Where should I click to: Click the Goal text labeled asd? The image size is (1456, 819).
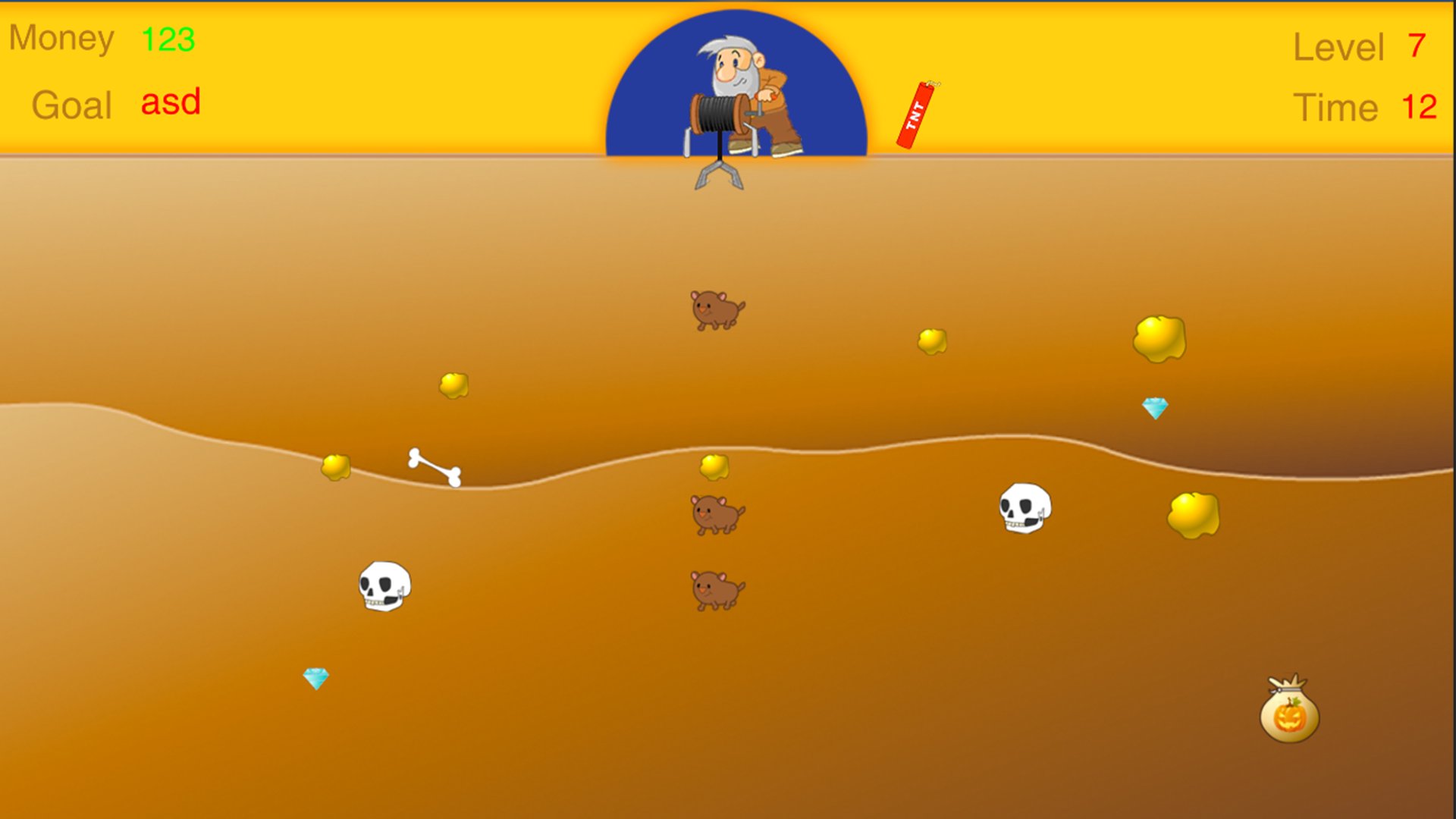pos(168,102)
